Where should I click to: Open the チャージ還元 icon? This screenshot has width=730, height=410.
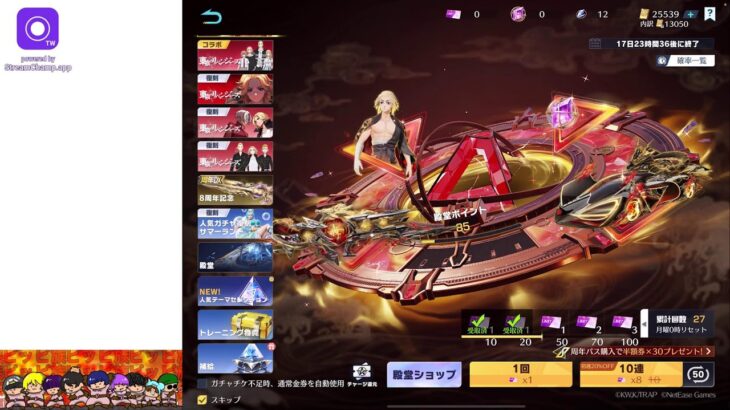coord(363,374)
